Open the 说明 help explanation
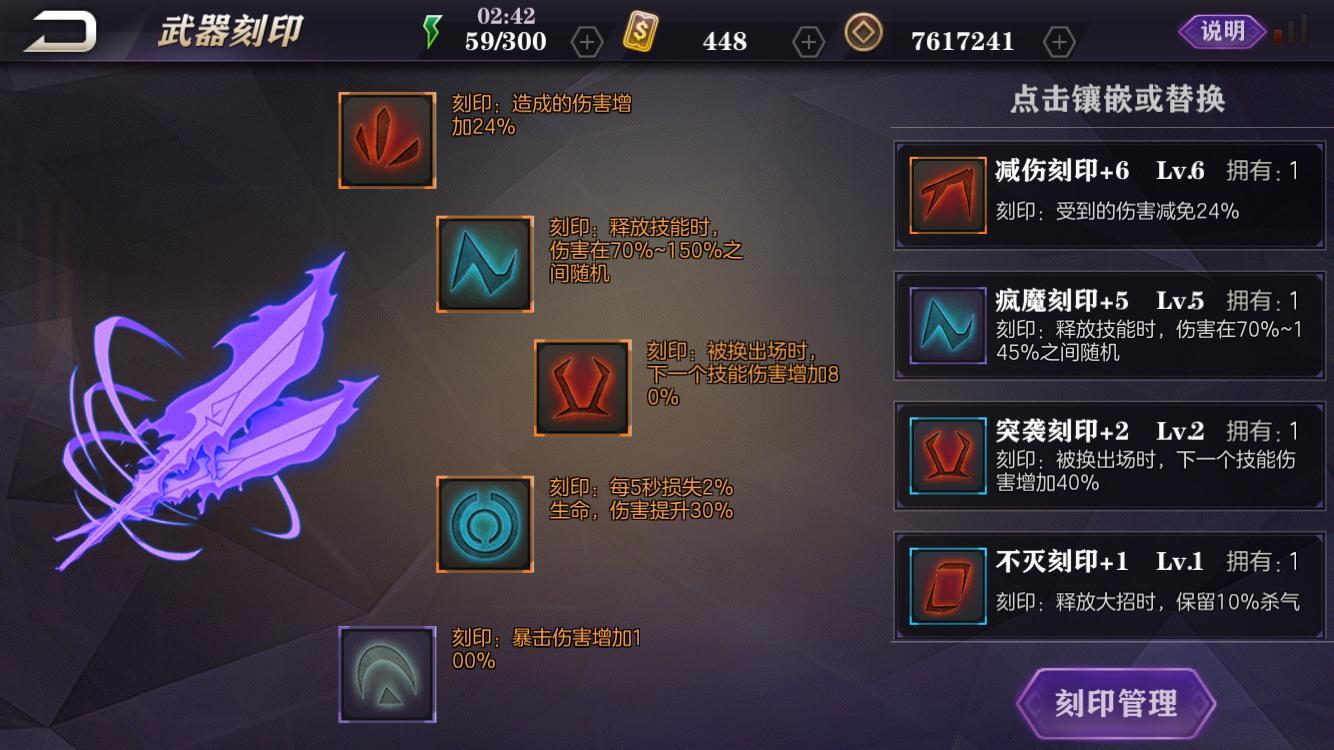 coord(1222,31)
